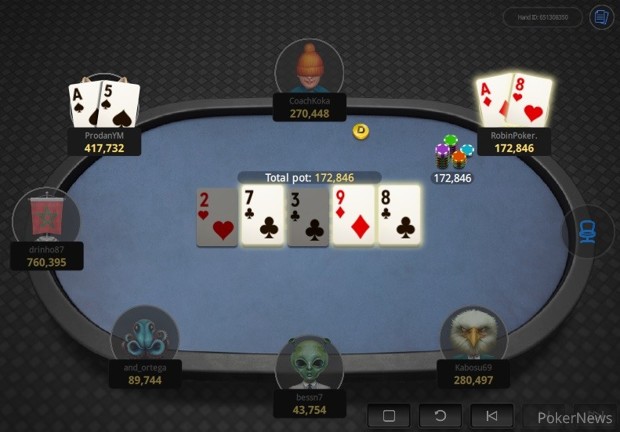Click RobinPoker's name plate
The height and width of the screenshot is (432, 620).
[x=514, y=141]
